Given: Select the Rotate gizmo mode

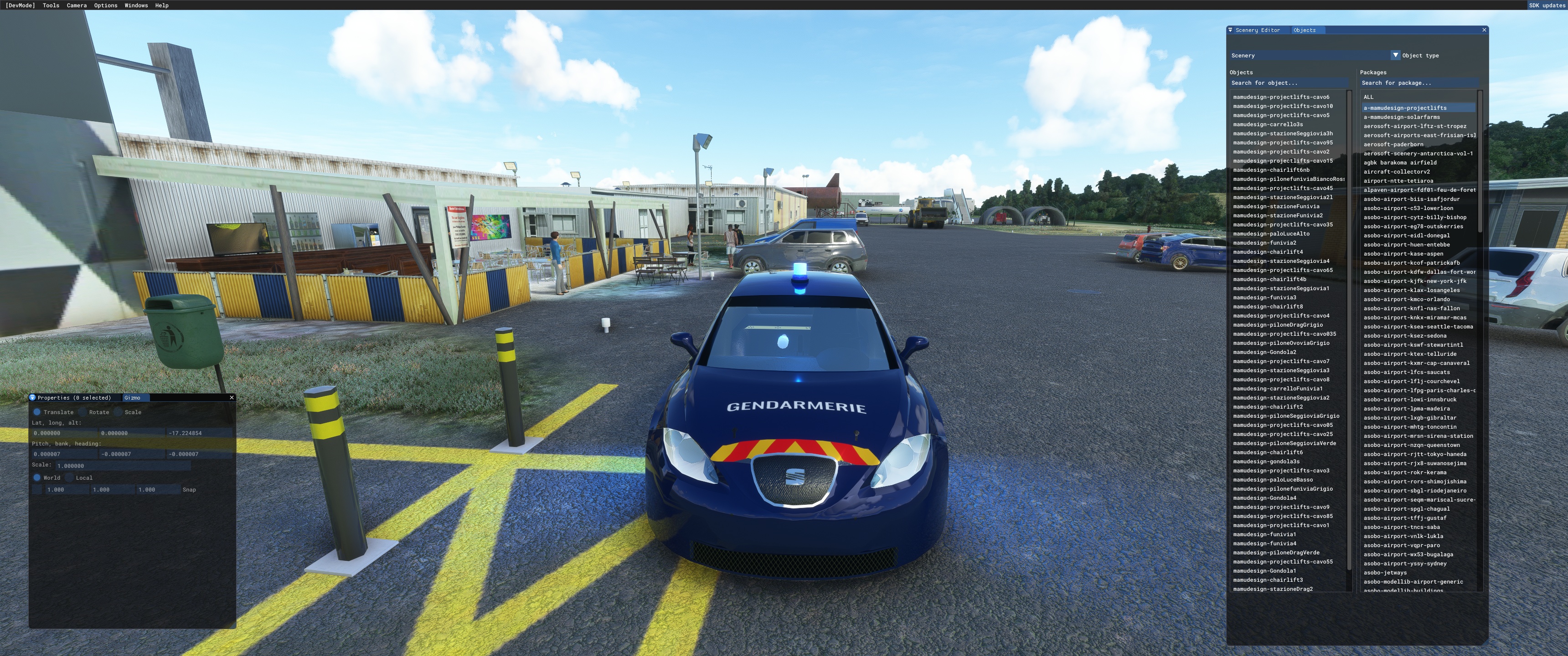Looking at the screenshot, I should pyautogui.click(x=83, y=412).
